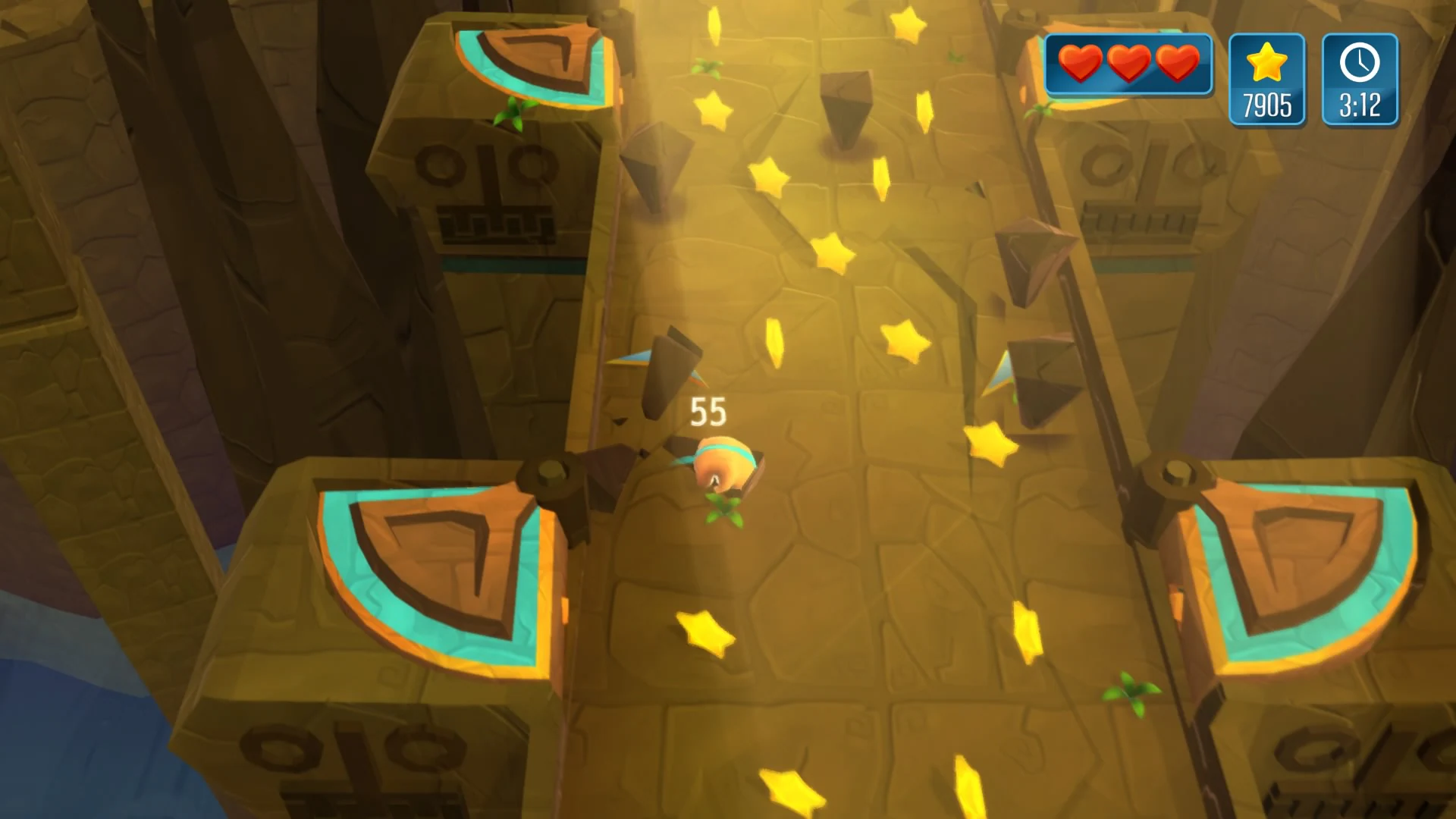Select the middle heart in the health display
Screen dimensions: 1456x819
point(1128,64)
